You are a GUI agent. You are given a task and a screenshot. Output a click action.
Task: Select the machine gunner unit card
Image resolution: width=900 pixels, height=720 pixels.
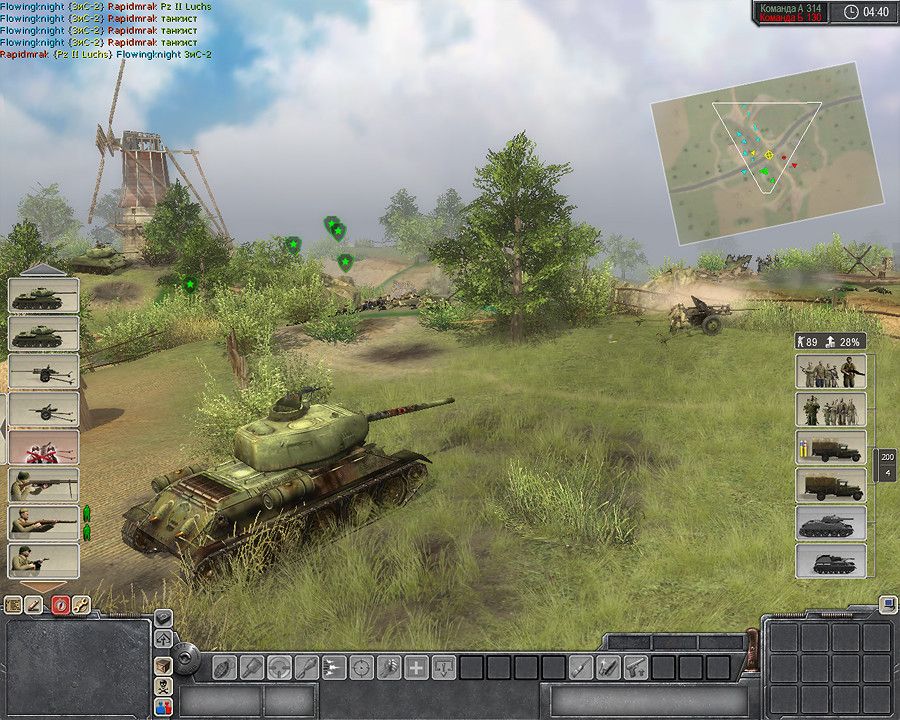point(43,484)
